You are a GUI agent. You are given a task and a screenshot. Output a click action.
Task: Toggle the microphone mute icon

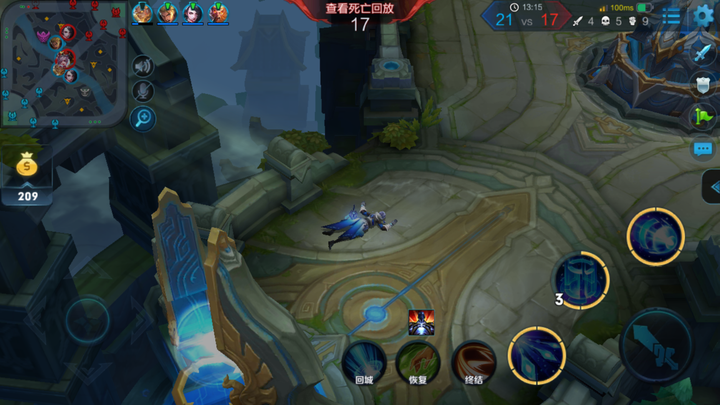[x=143, y=92]
